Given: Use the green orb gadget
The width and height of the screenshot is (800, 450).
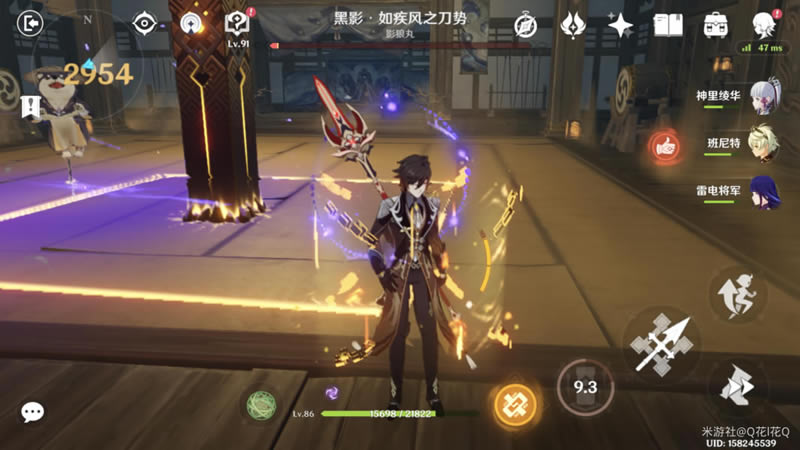Looking at the screenshot, I should [x=262, y=404].
